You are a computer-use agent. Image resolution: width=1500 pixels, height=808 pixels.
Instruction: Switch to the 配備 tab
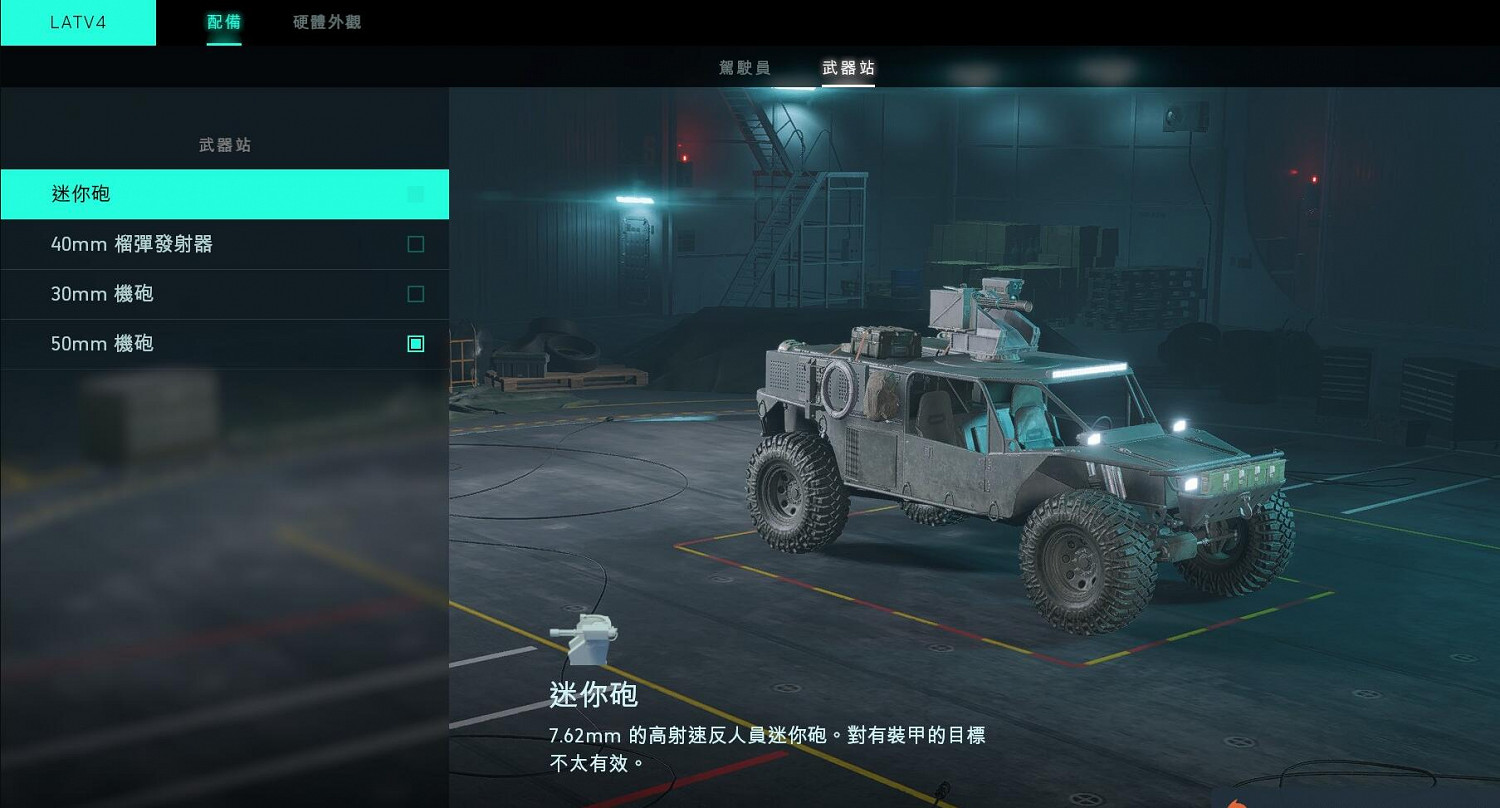click(223, 22)
